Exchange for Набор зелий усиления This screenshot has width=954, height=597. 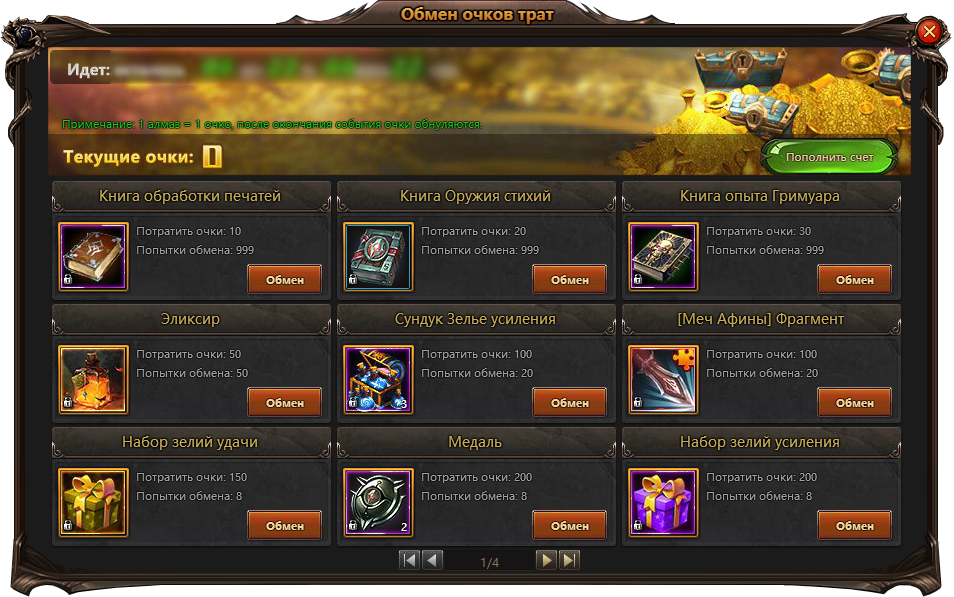854,526
